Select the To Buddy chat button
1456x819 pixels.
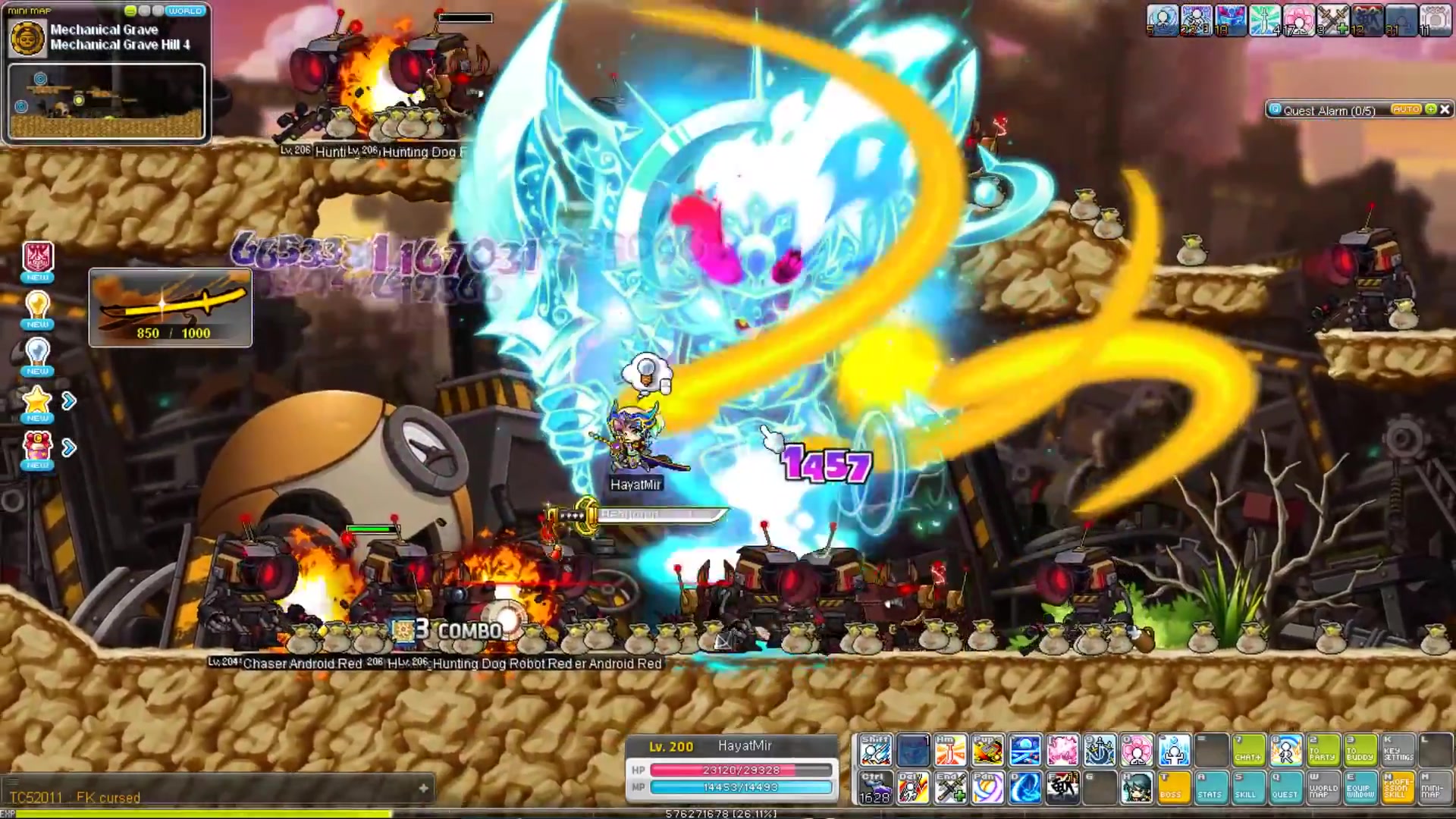click(1360, 749)
